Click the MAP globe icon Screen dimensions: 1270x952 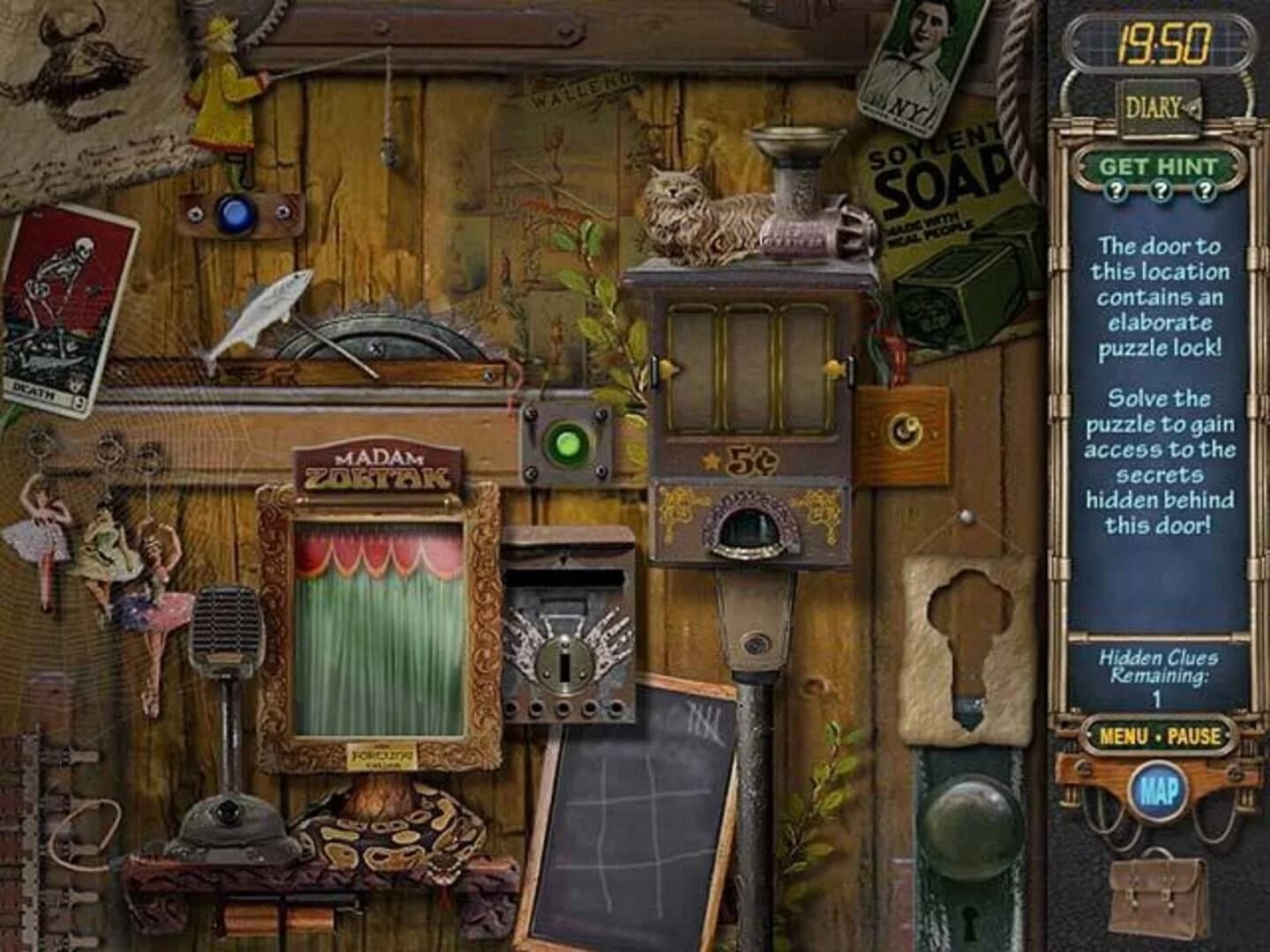pyautogui.click(x=1161, y=790)
